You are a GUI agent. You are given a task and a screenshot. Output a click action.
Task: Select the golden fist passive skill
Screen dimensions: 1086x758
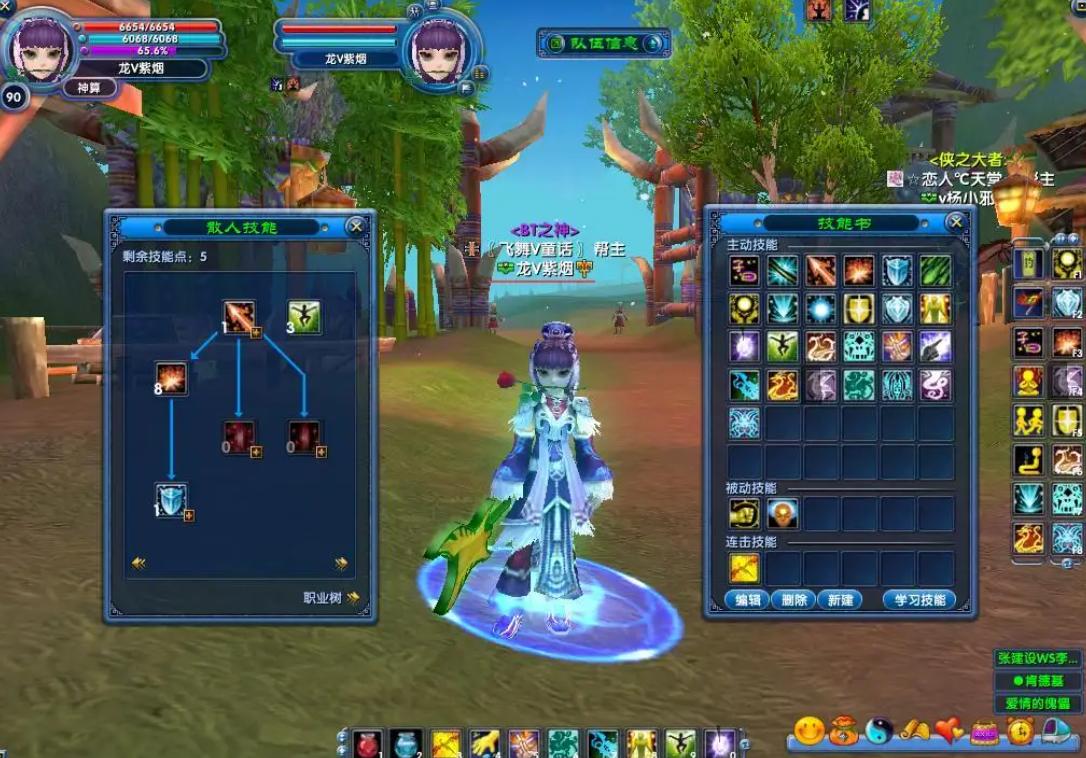click(744, 514)
